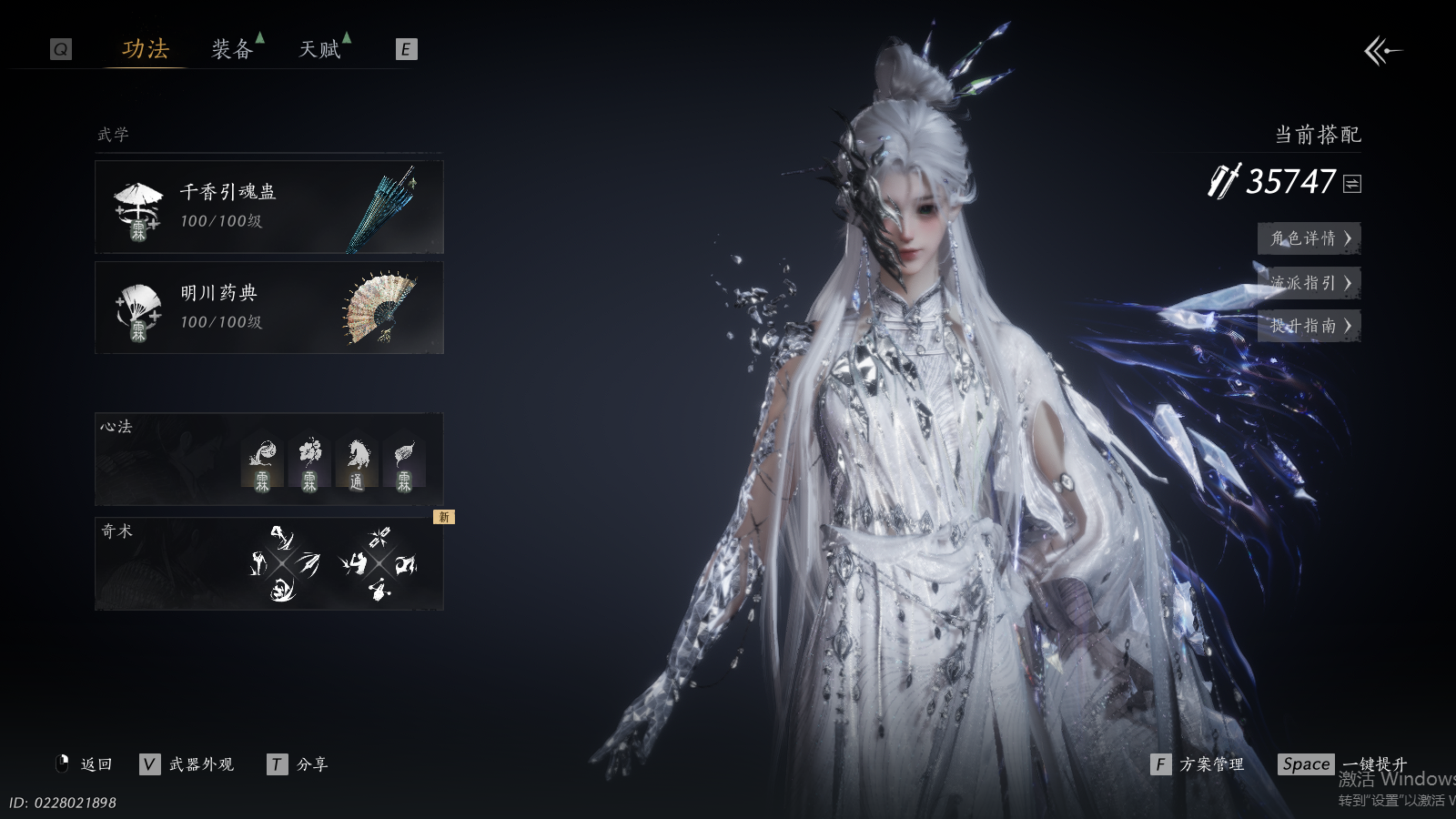The width and height of the screenshot is (1456, 819).
Task: Switch to the 功法 tab
Action: (146, 49)
